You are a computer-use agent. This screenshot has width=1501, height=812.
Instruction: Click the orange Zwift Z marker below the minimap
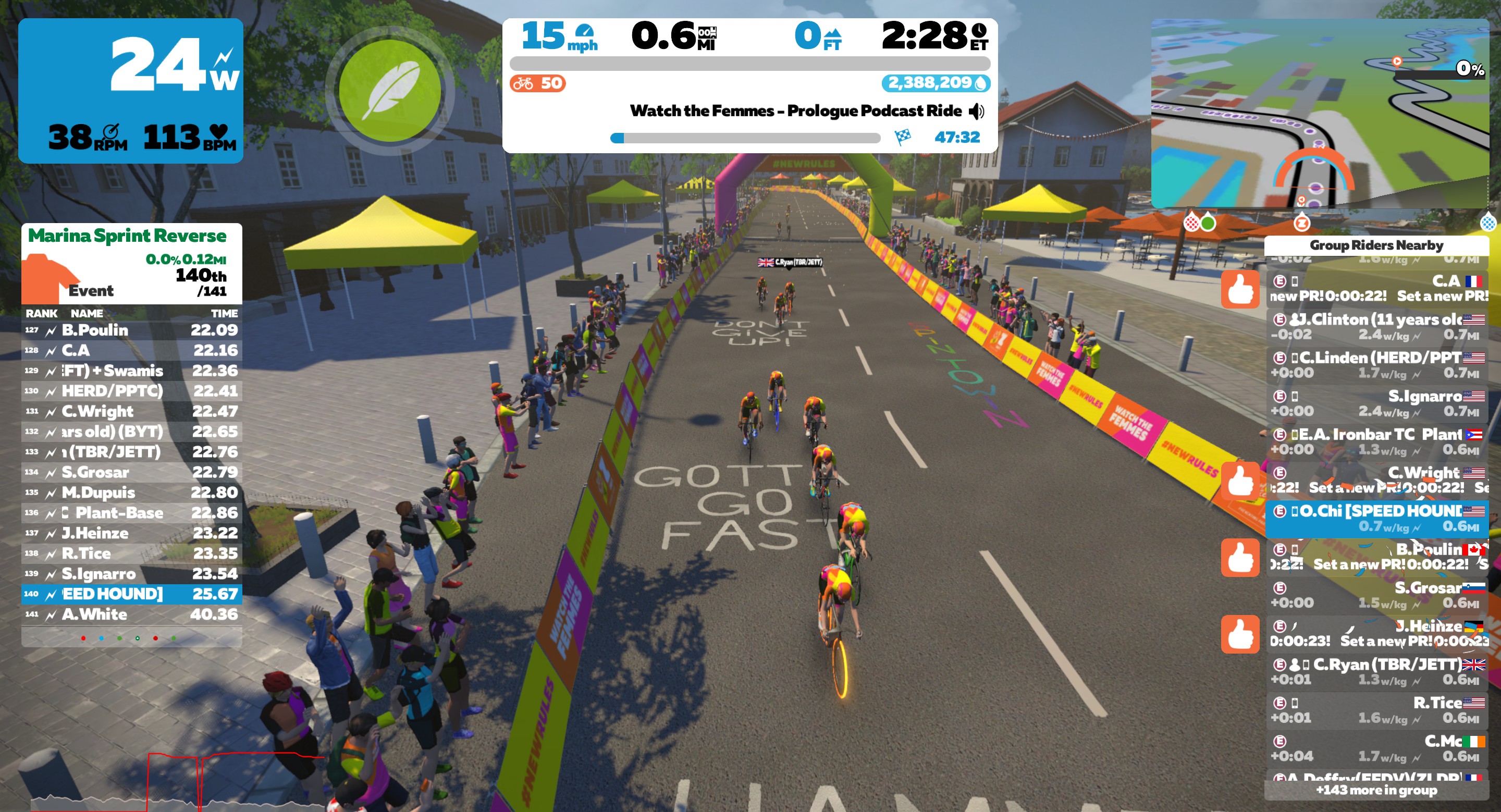tap(1302, 224)
